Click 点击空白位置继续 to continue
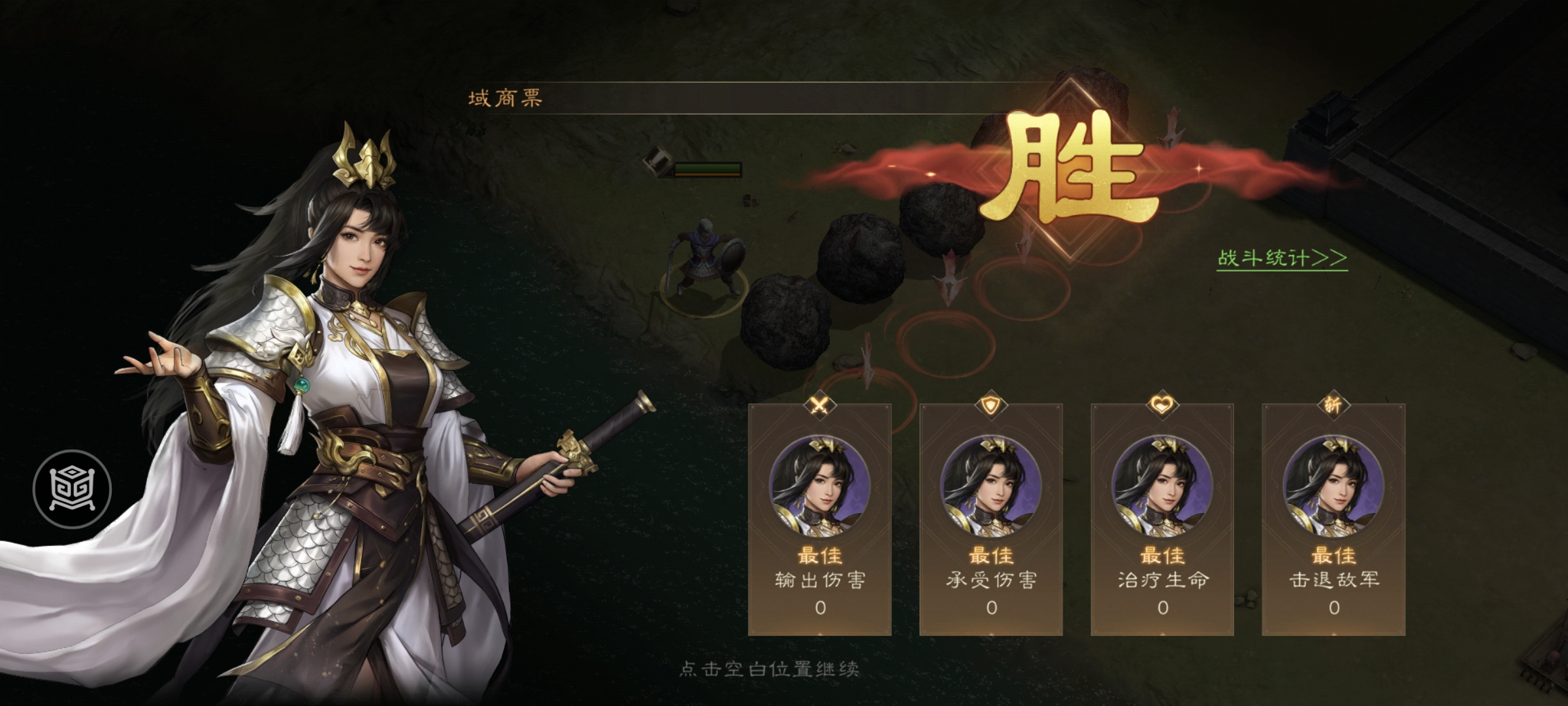The height and width of the screenshot is (706, 1568). point(769,669)
